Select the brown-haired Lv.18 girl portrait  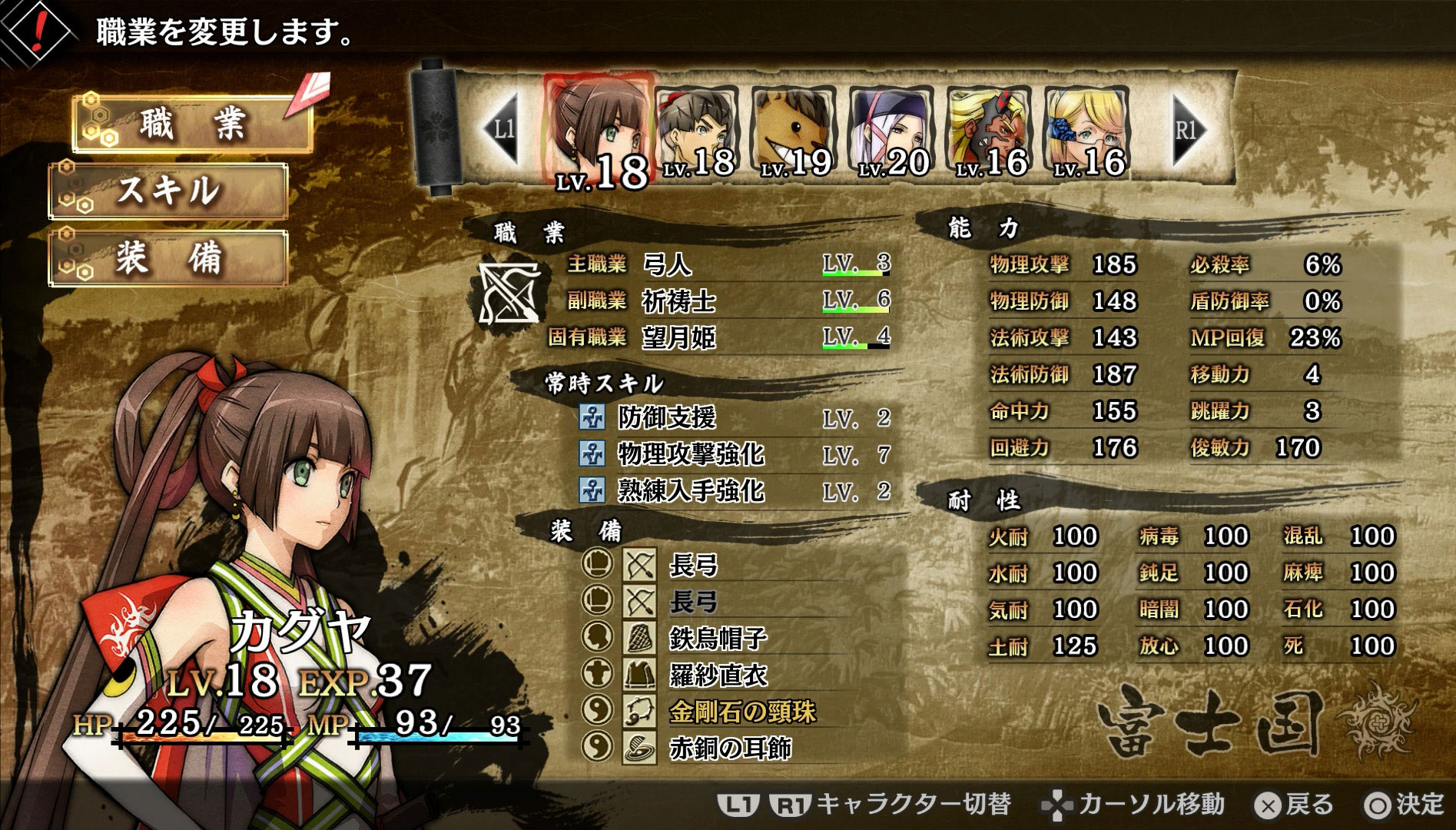pos(598,127)
